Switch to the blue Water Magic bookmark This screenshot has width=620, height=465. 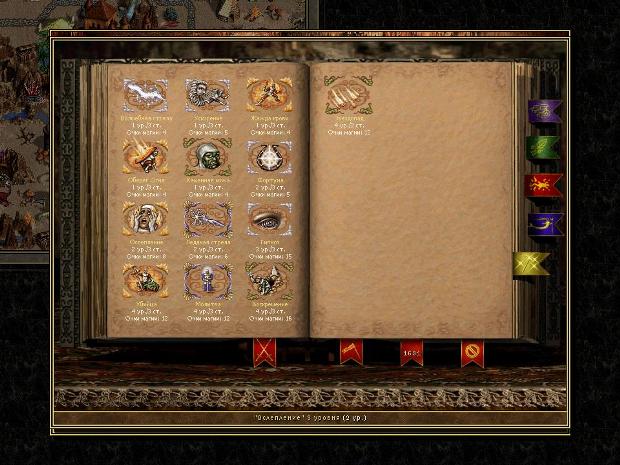(544, 223)
